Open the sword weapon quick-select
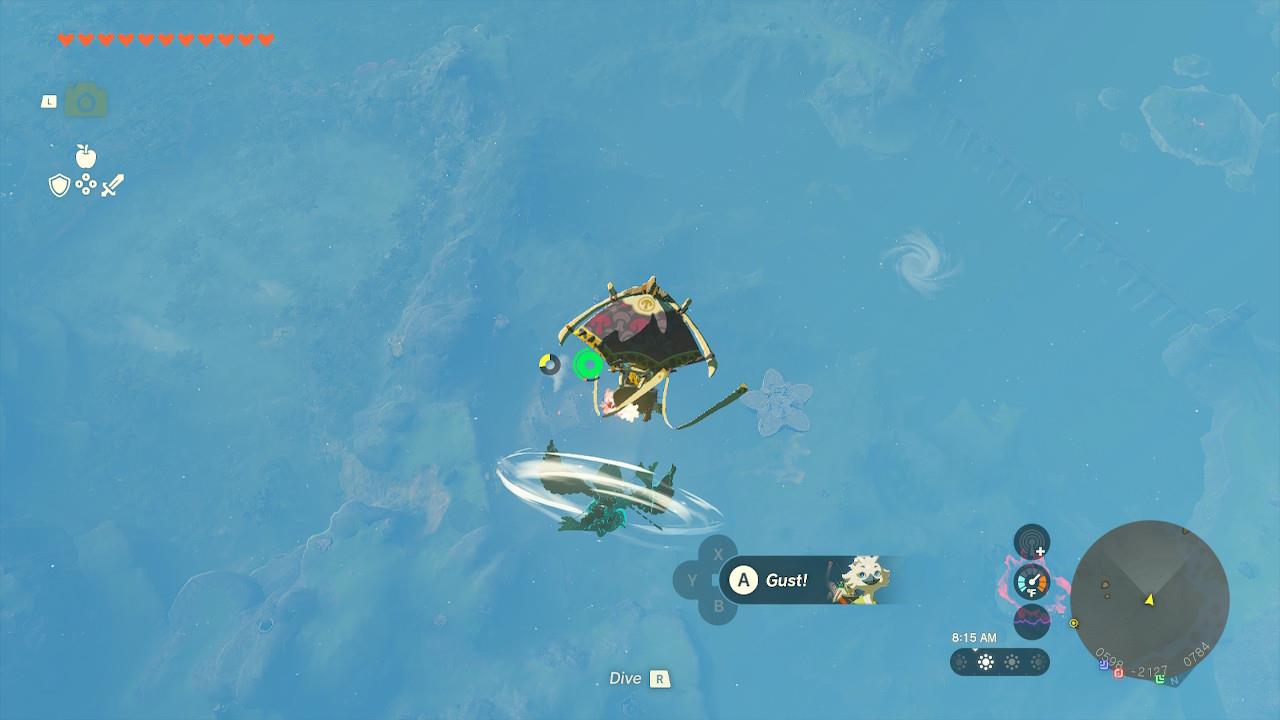Viewport: 1280px width, 720px height. [112, 185]
